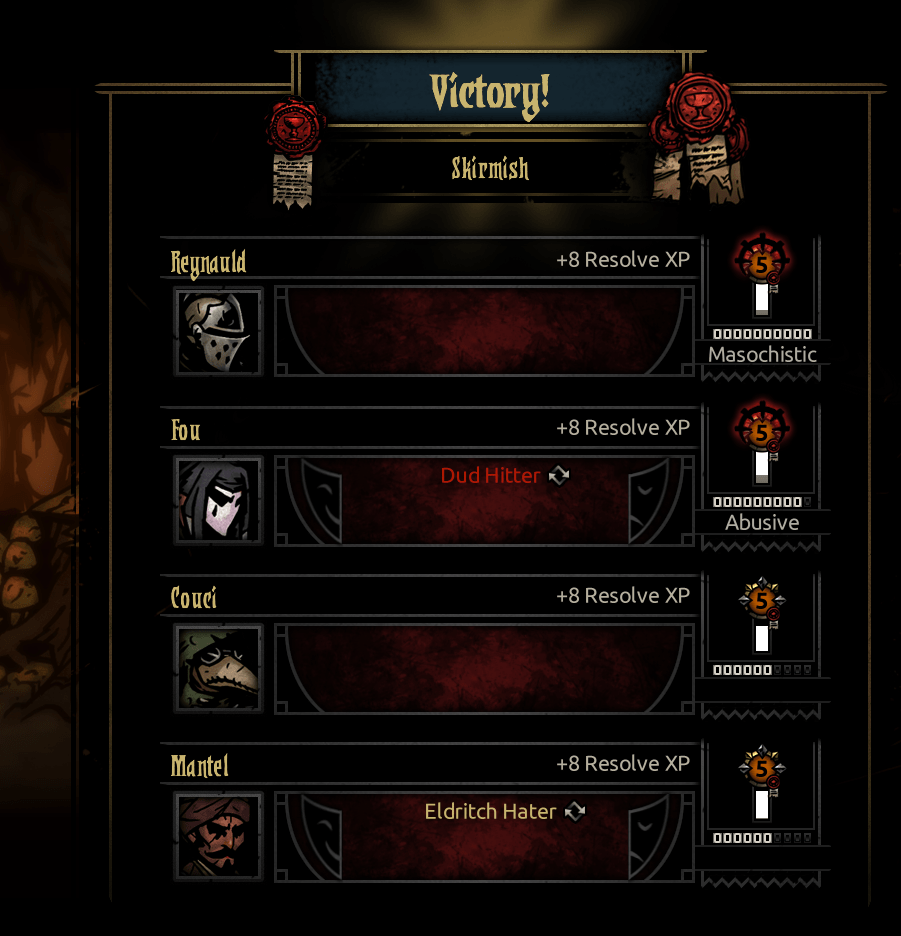Image resolution: width=901 pixels, height=936 pixels.
Task: Click Fou's resolve level 5 icon
Action: 762,432
